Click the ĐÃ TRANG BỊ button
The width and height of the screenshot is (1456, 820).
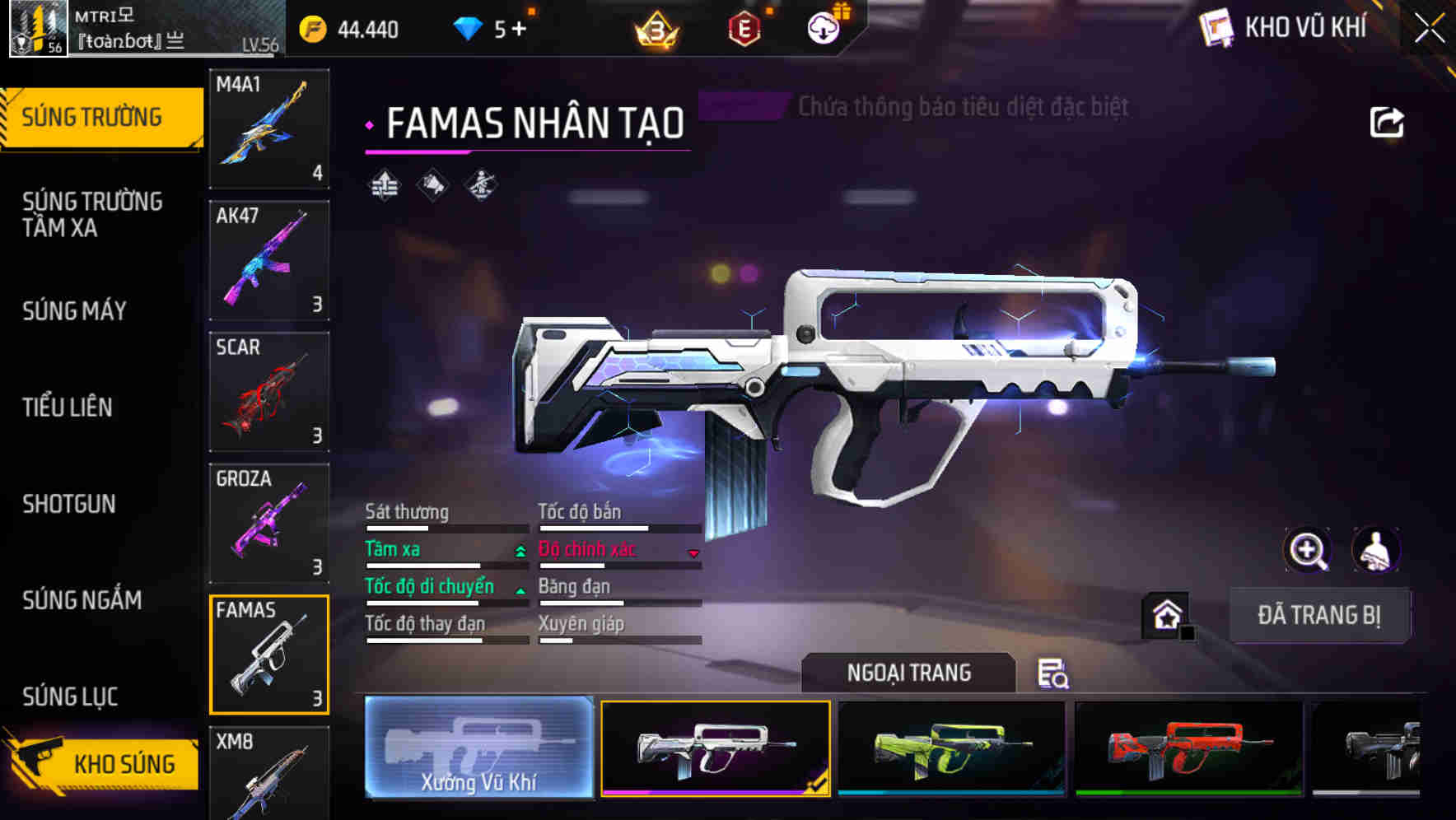[1320, 614]
